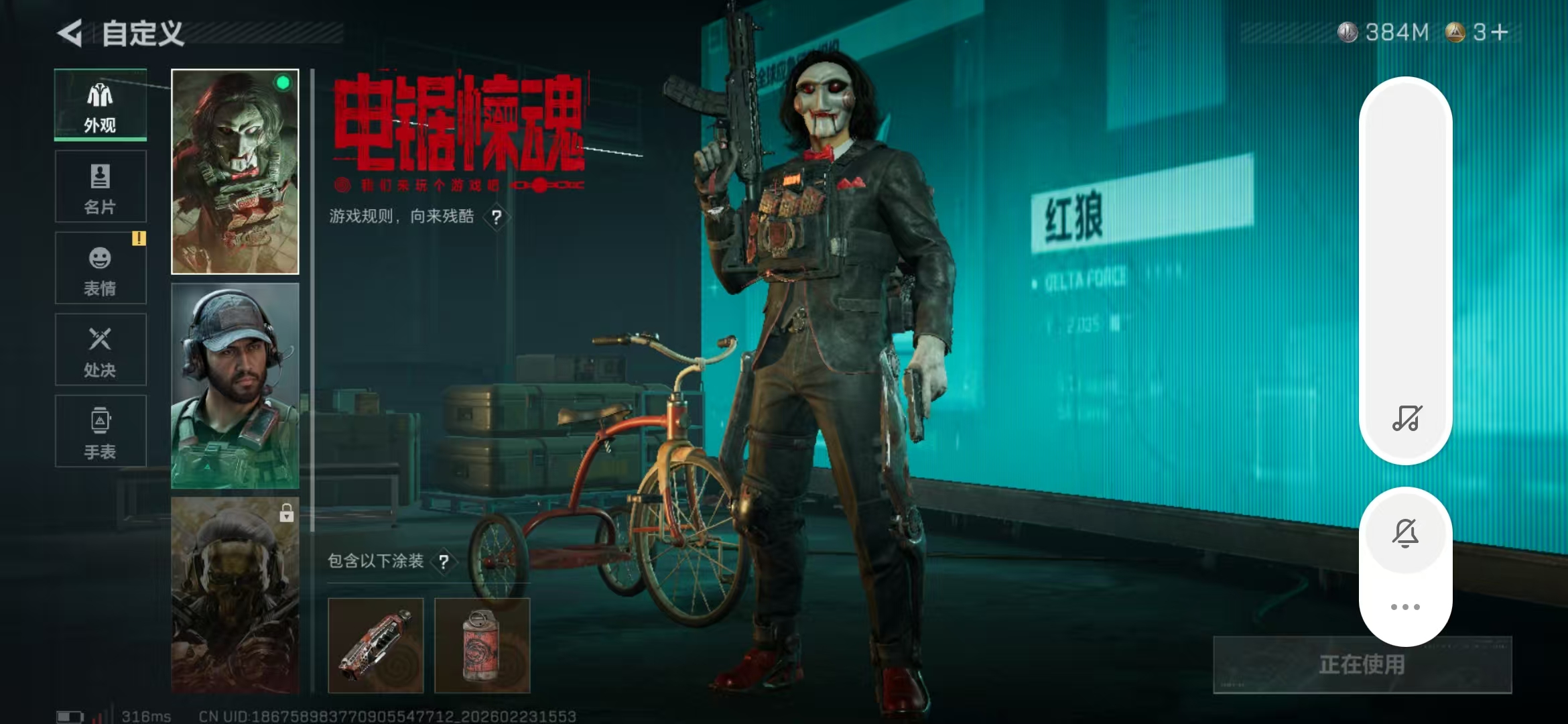Toggle the muted music note overlay button

[1406, 418]
